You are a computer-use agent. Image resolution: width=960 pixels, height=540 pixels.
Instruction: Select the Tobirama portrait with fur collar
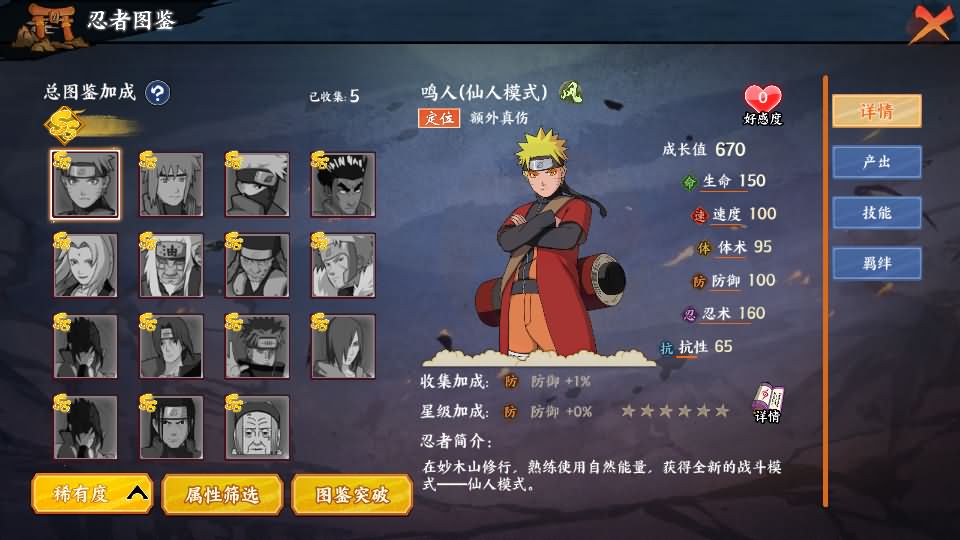point(343,266)
